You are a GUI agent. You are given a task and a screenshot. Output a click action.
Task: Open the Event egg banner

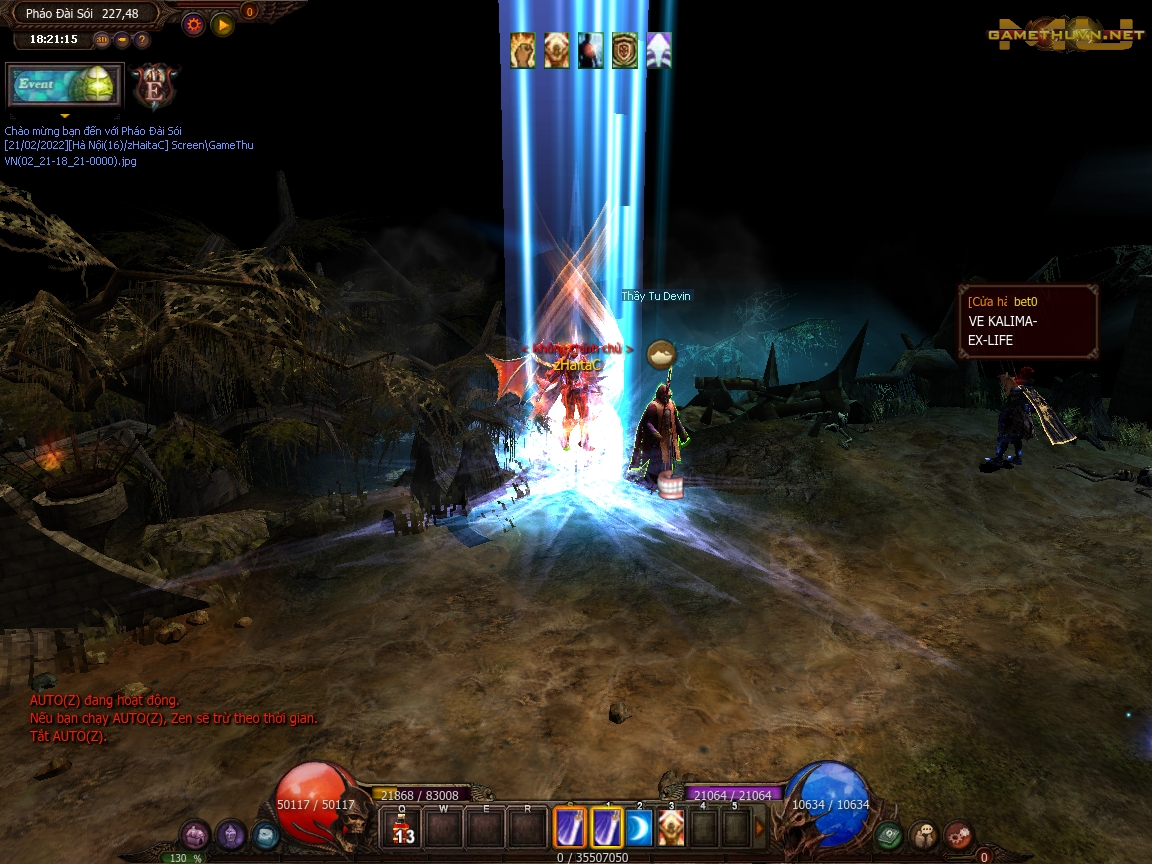tap(64, 85)
